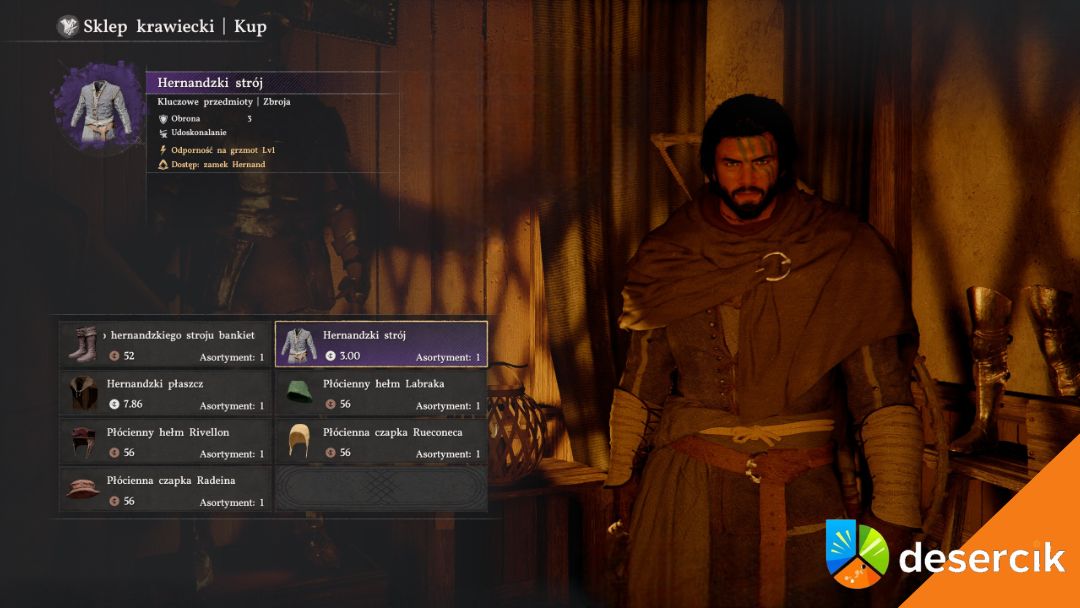
Task: Choose the Płócienna czapka Rueconeca item
Action: (381, 441)
